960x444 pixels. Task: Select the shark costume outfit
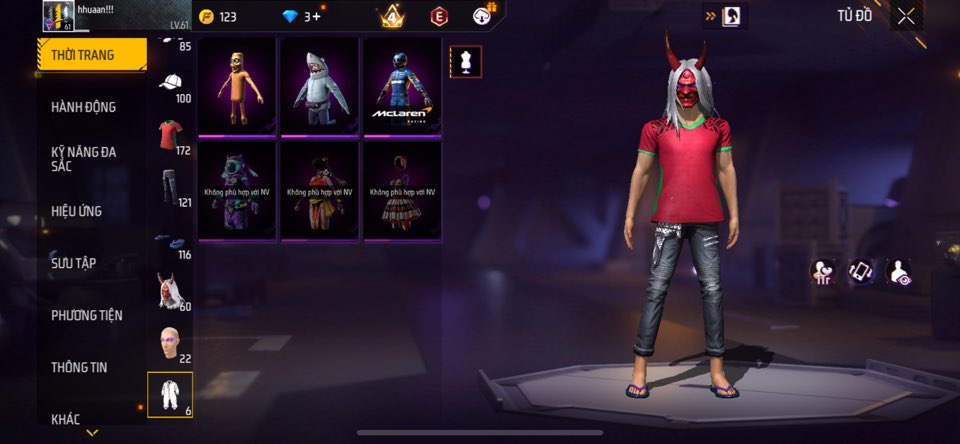(x=320, y=86)
